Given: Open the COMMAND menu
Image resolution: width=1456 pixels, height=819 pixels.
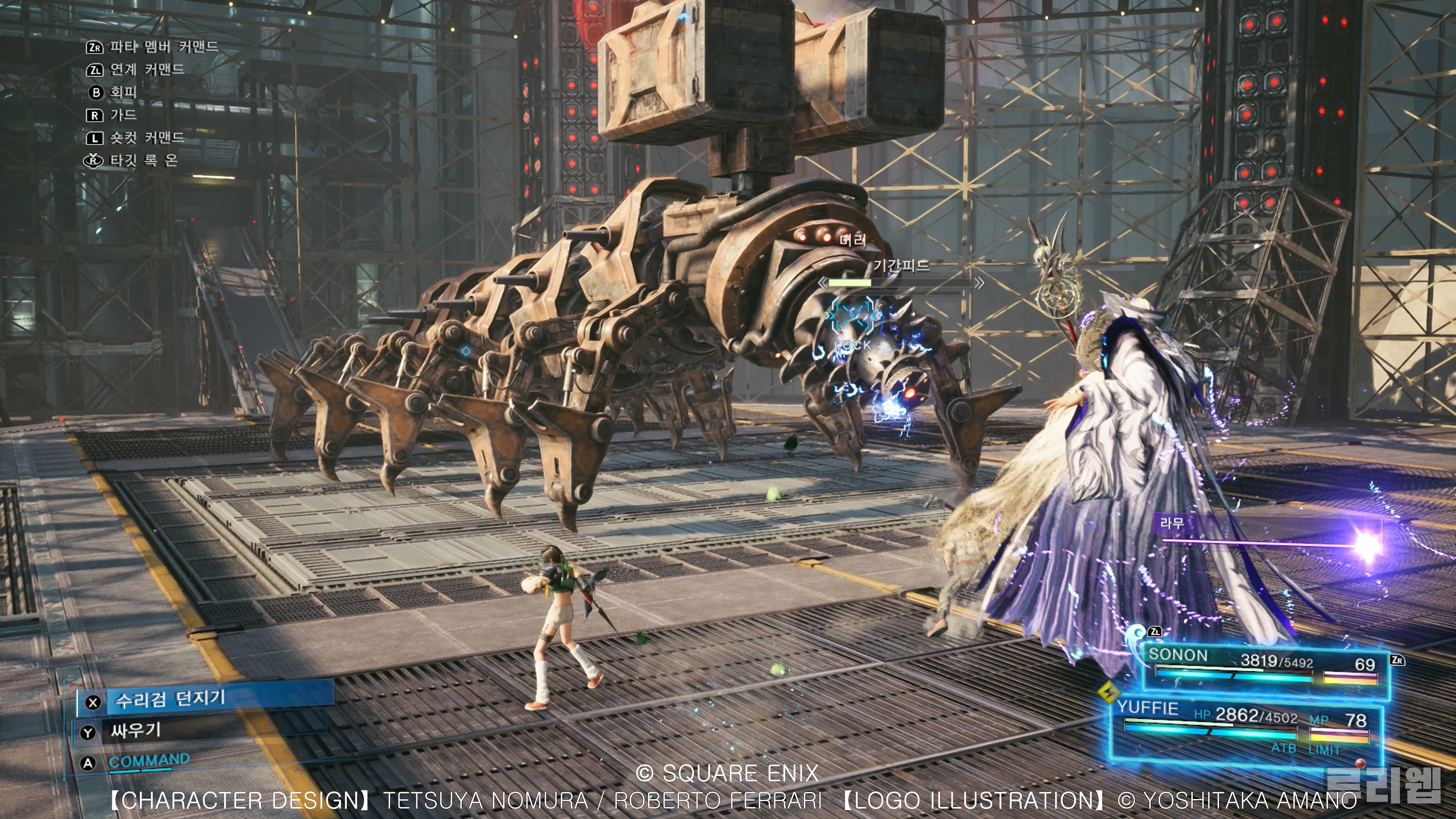Looking at the screenshot, I should 148,761.
